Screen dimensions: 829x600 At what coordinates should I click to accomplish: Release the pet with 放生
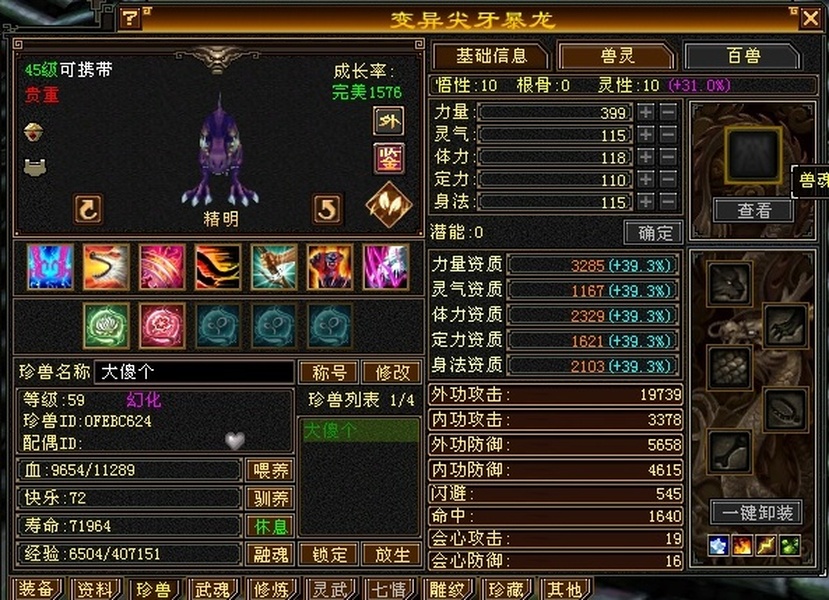click(392, 554)
